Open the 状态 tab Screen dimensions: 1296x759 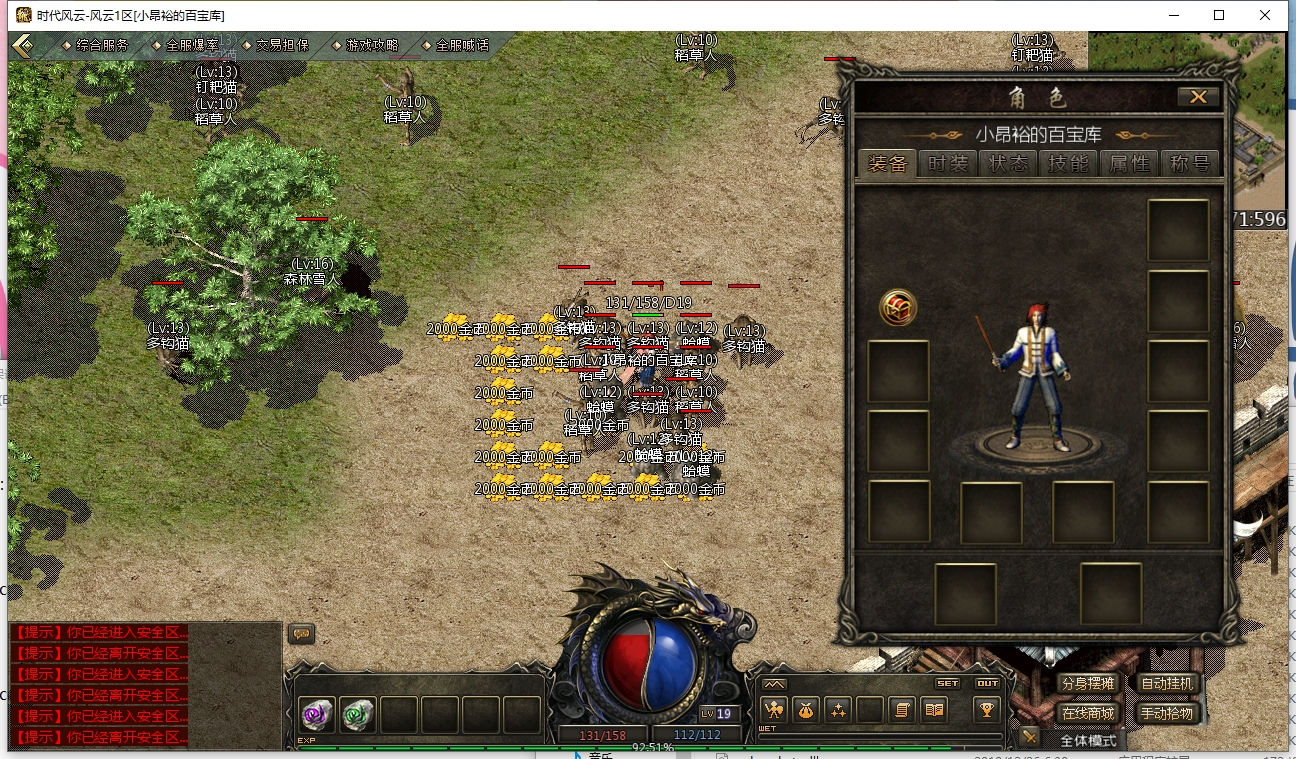(x=1008, y=164)
